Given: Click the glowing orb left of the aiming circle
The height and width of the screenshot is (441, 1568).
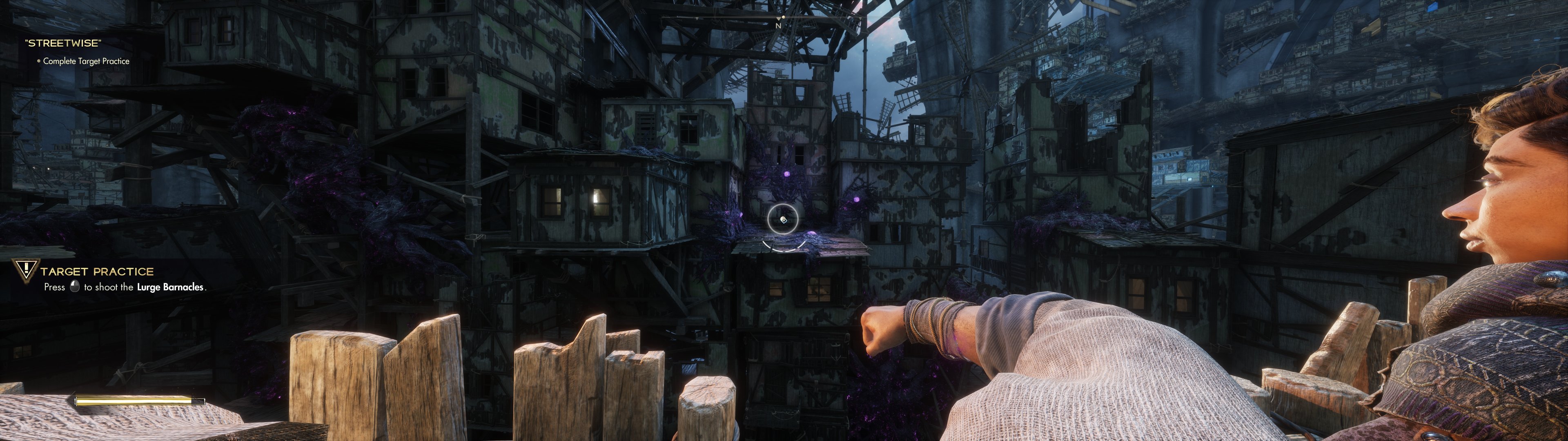Looking at the screenshot, I should (x=742, y=214).
